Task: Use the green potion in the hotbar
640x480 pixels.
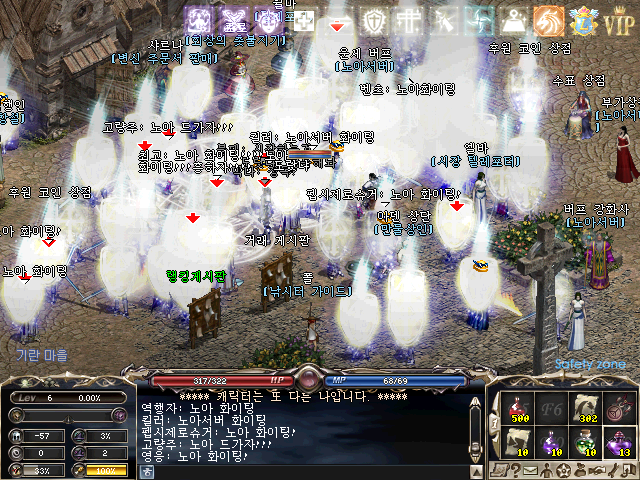Action: (x=586, y=440)
